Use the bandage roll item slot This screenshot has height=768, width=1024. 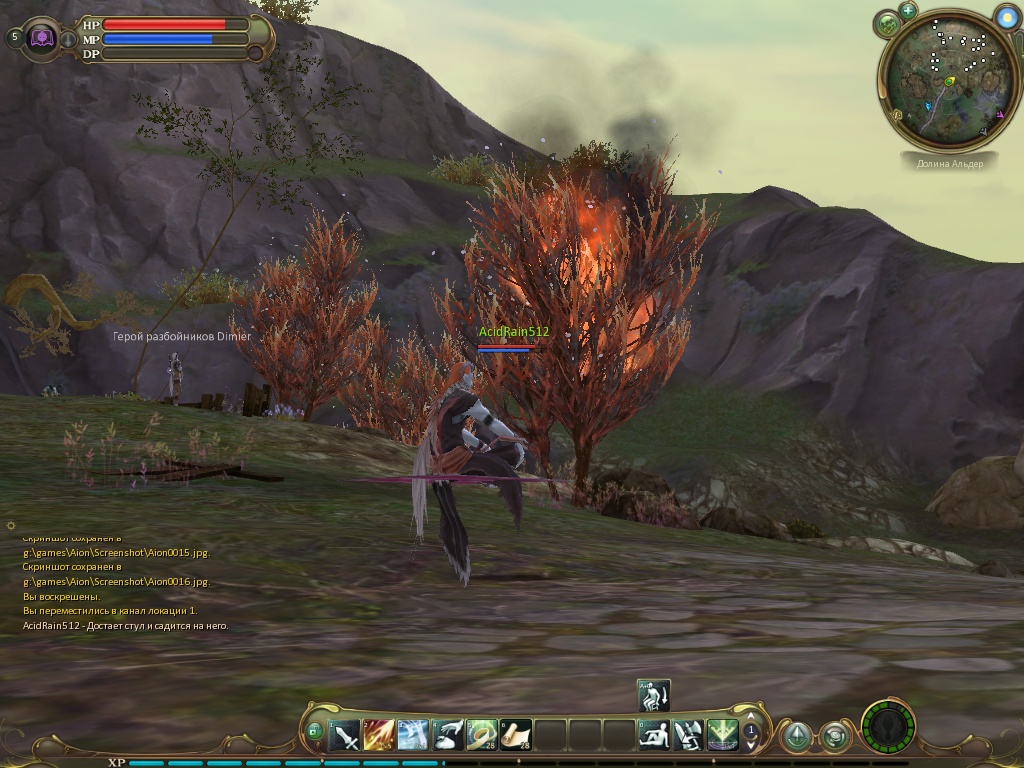pos(482,736)
